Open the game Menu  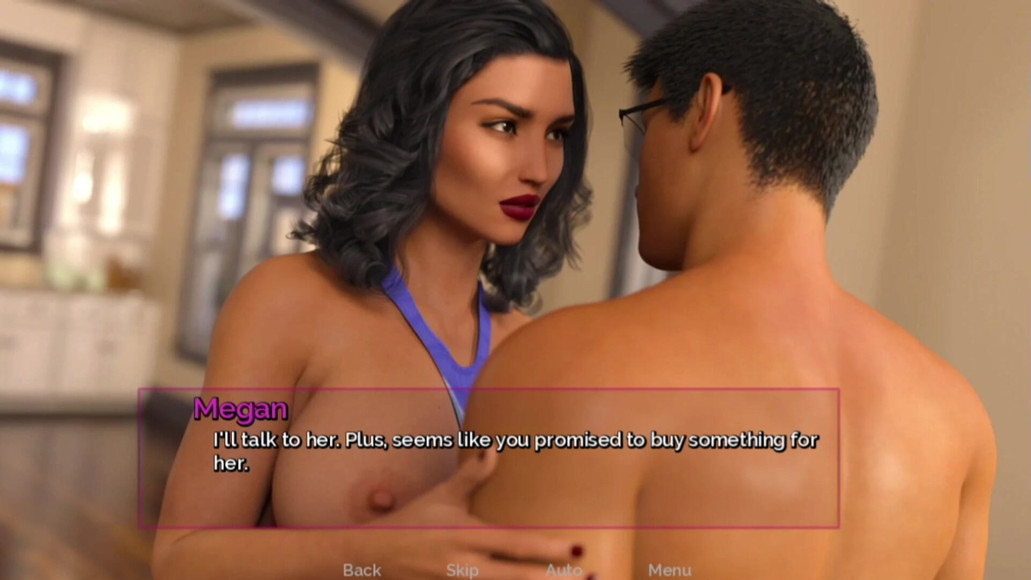(669, 570)
